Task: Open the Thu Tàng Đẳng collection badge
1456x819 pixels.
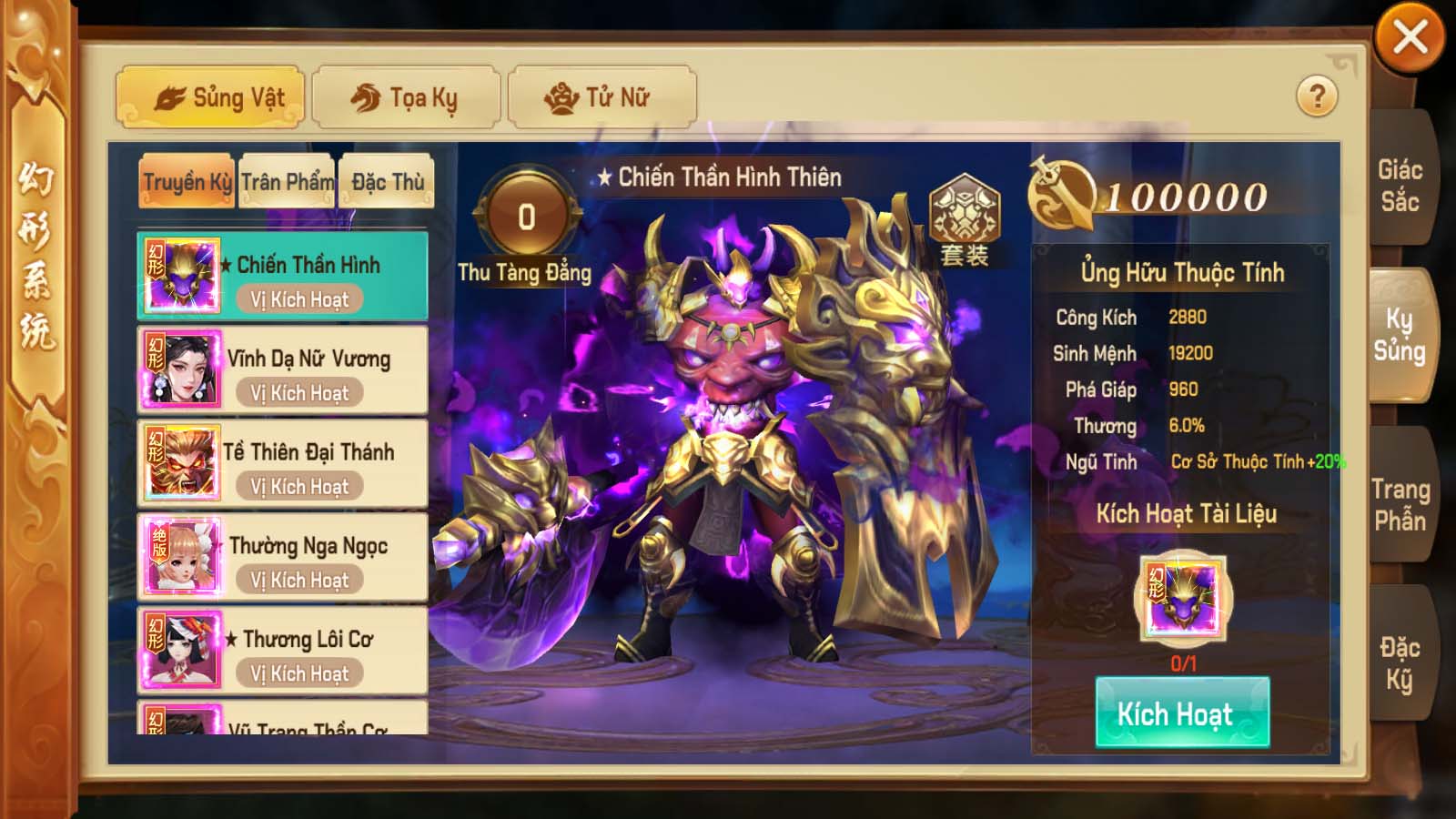Action: (x=526, y=218)
